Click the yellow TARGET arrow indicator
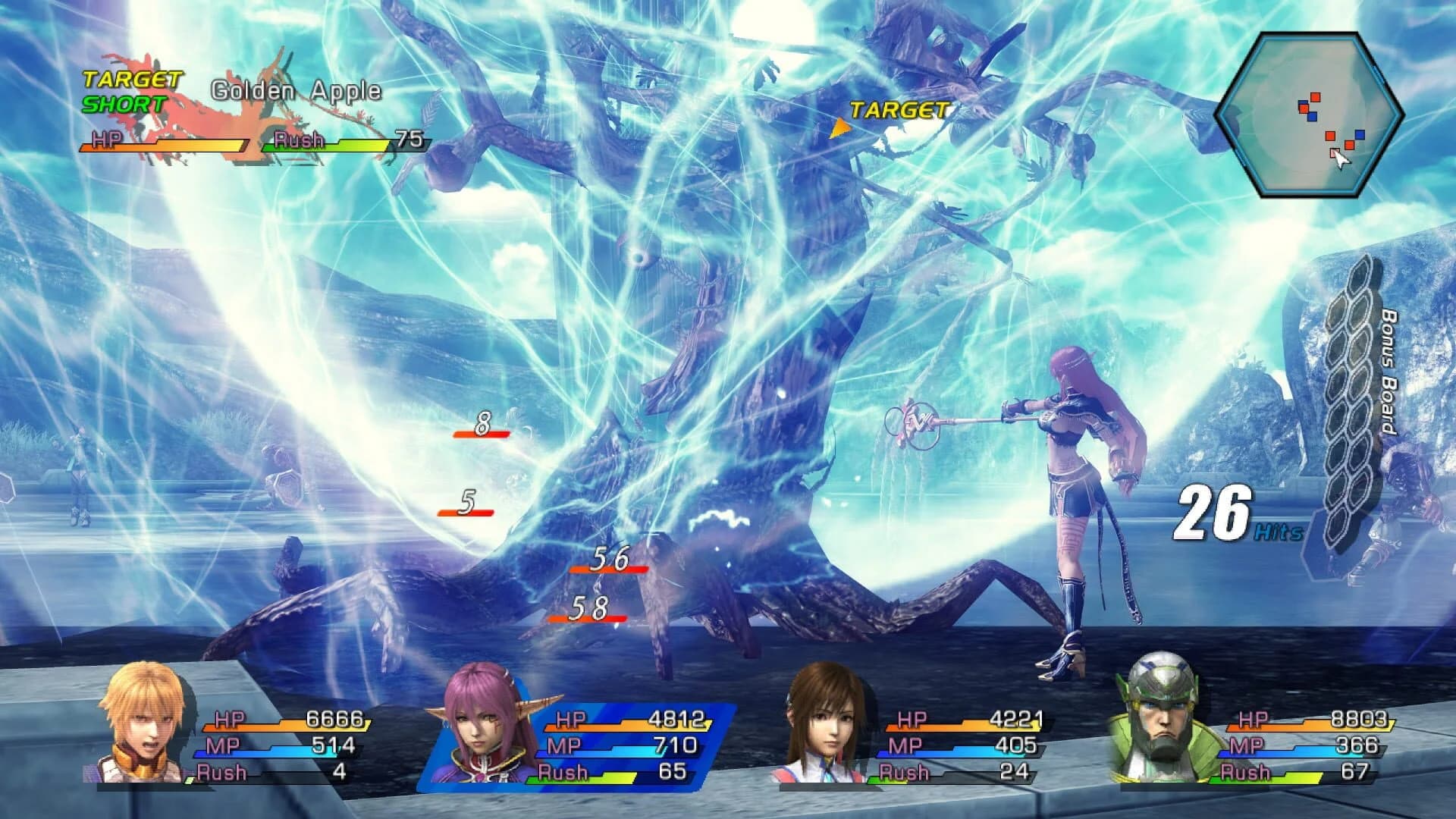1456x819 pixels. tap(842, 127)
